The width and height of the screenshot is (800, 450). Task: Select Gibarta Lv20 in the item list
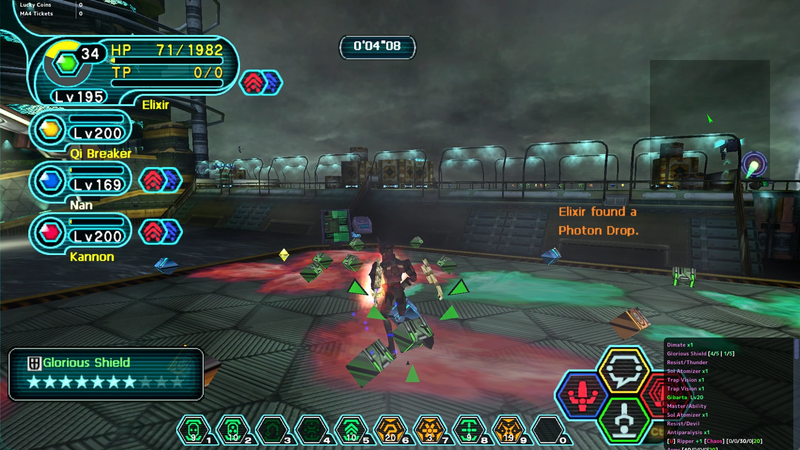690,397
